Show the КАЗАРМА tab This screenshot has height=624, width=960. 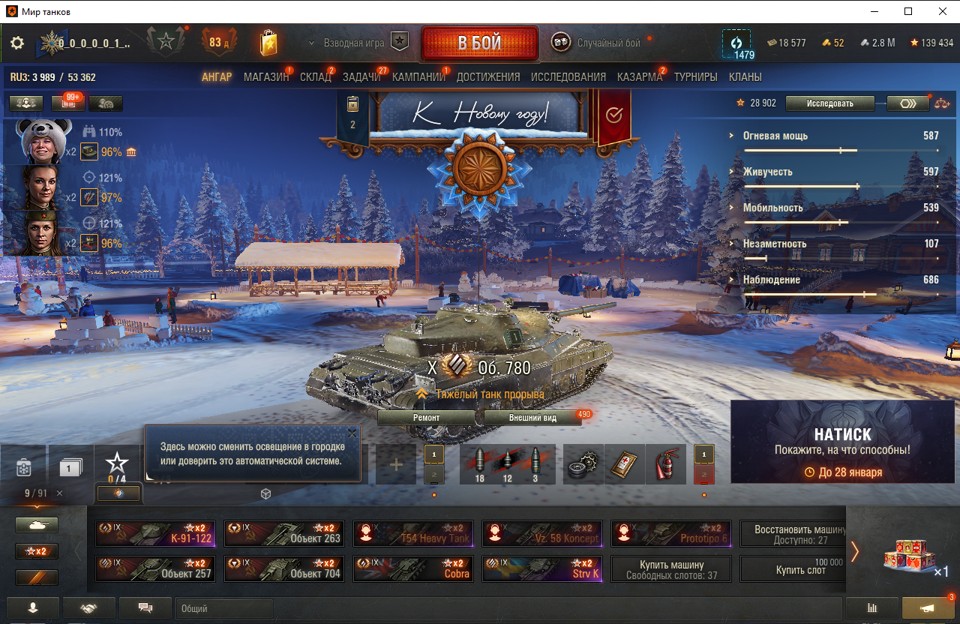pos(639,77)
